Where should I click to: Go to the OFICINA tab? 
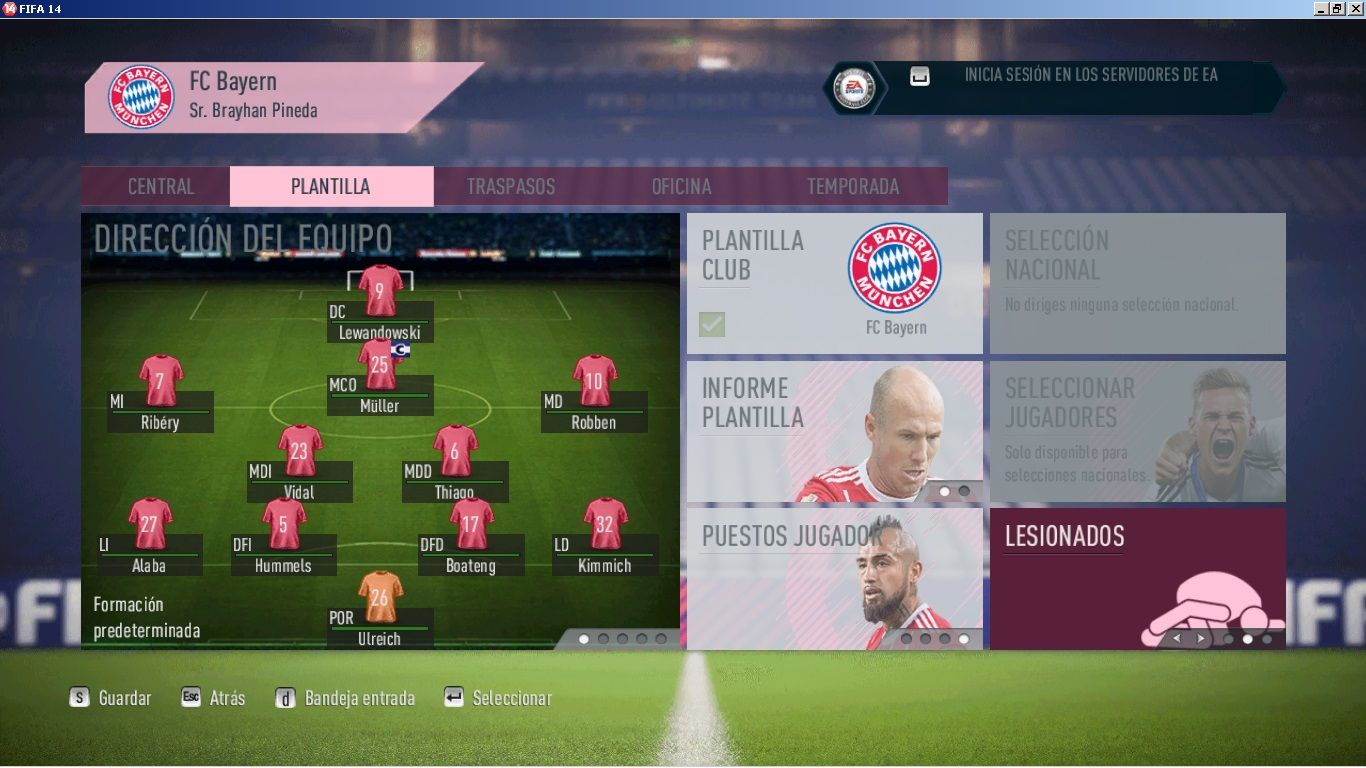[x=681, y=187]
